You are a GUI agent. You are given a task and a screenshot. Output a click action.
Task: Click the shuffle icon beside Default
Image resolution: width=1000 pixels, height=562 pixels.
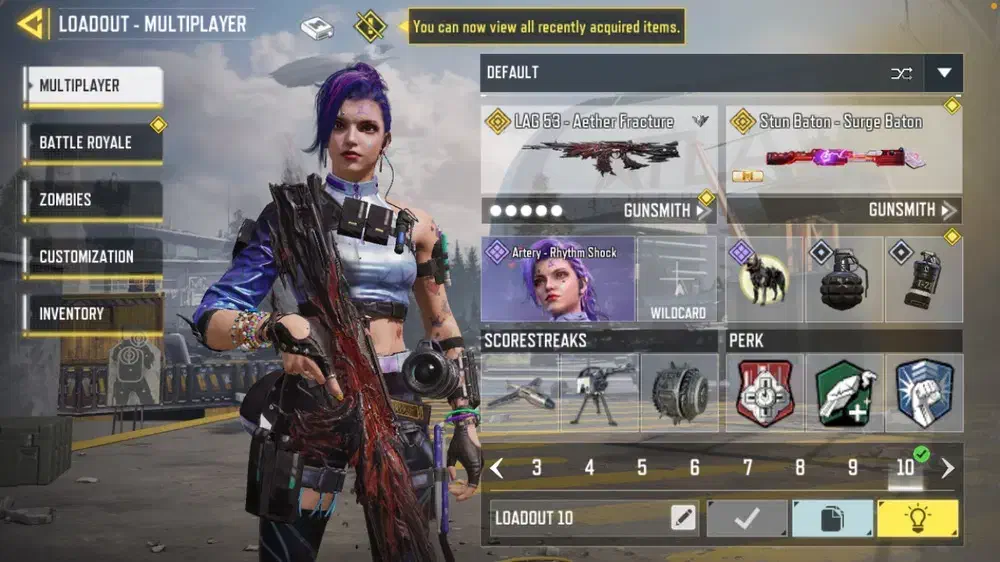pos(901,73)
